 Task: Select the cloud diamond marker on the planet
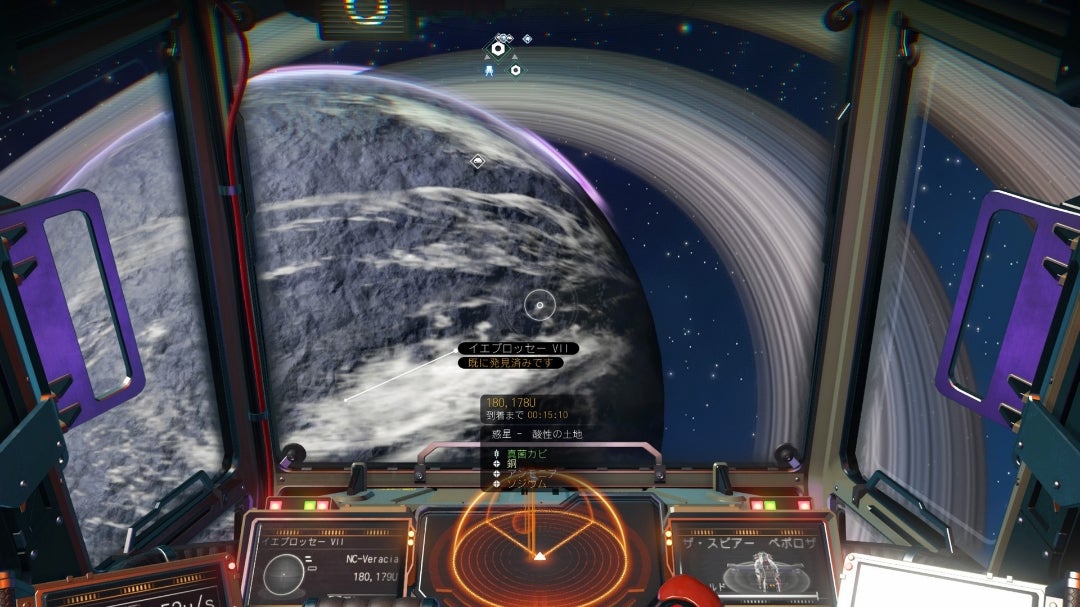[x=478, y=160]
